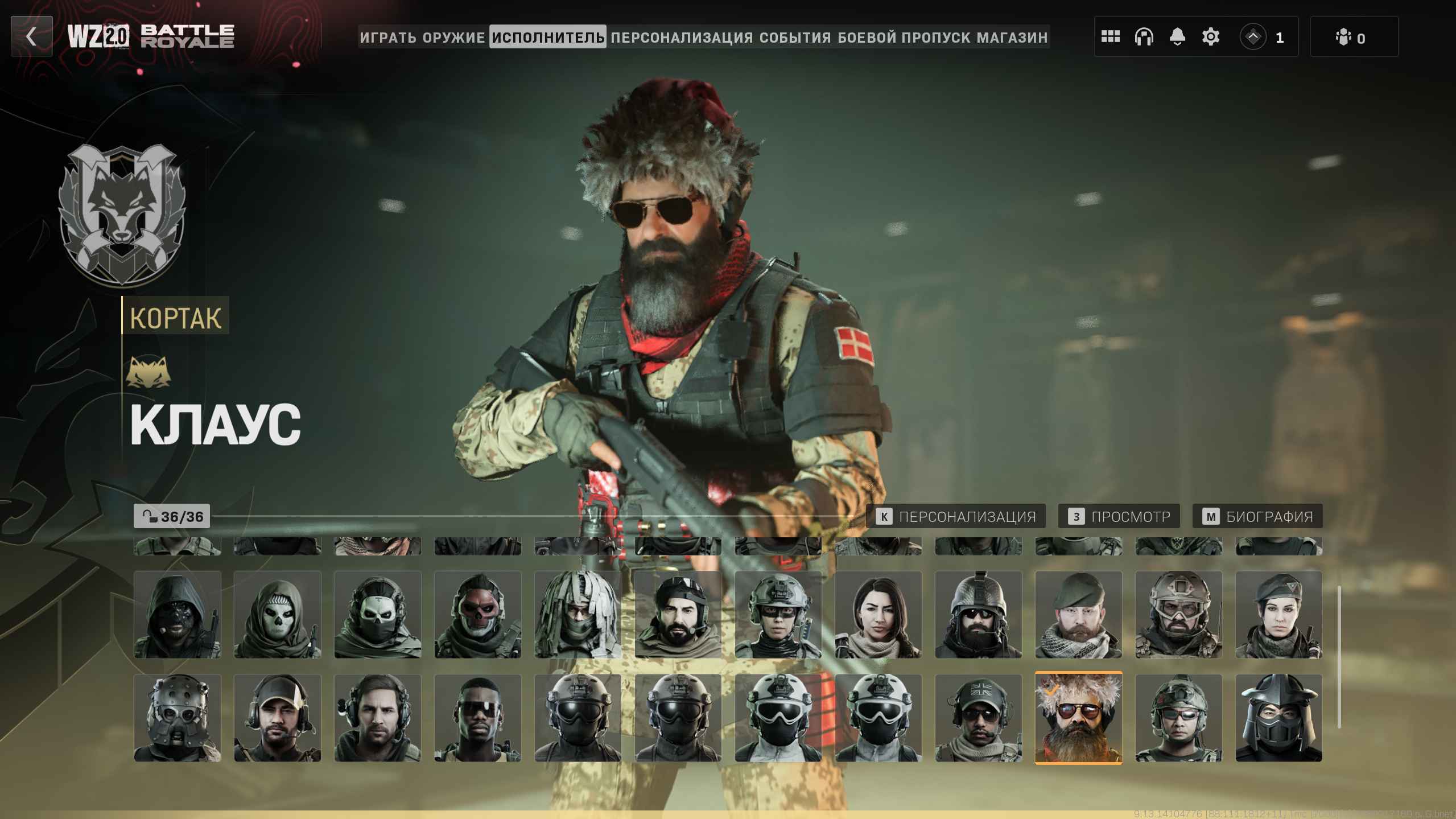The image size is (1456, 819).
Task: Pick the operator with green beret and beard
Action: point(1078,615)
